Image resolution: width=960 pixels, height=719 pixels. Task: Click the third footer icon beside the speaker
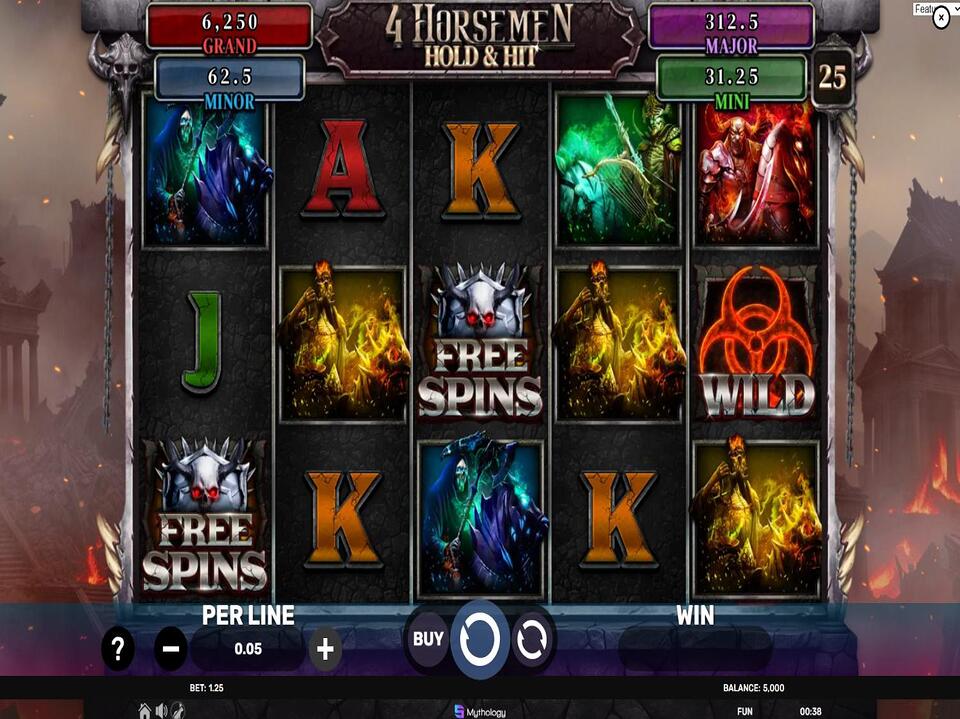click(x=177, y=710)
